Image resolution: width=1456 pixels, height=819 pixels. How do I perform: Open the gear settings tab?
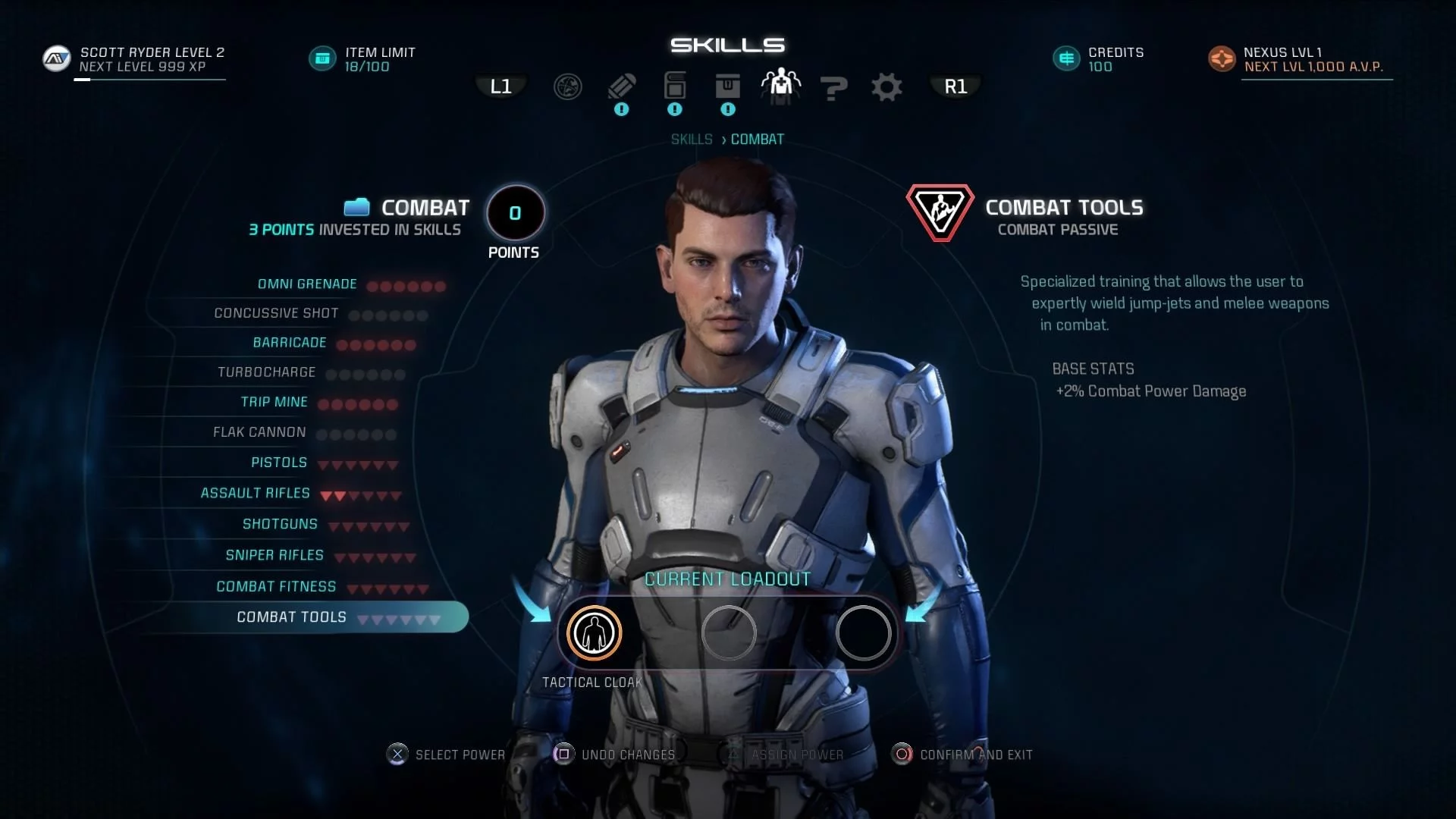pos(886,87)
